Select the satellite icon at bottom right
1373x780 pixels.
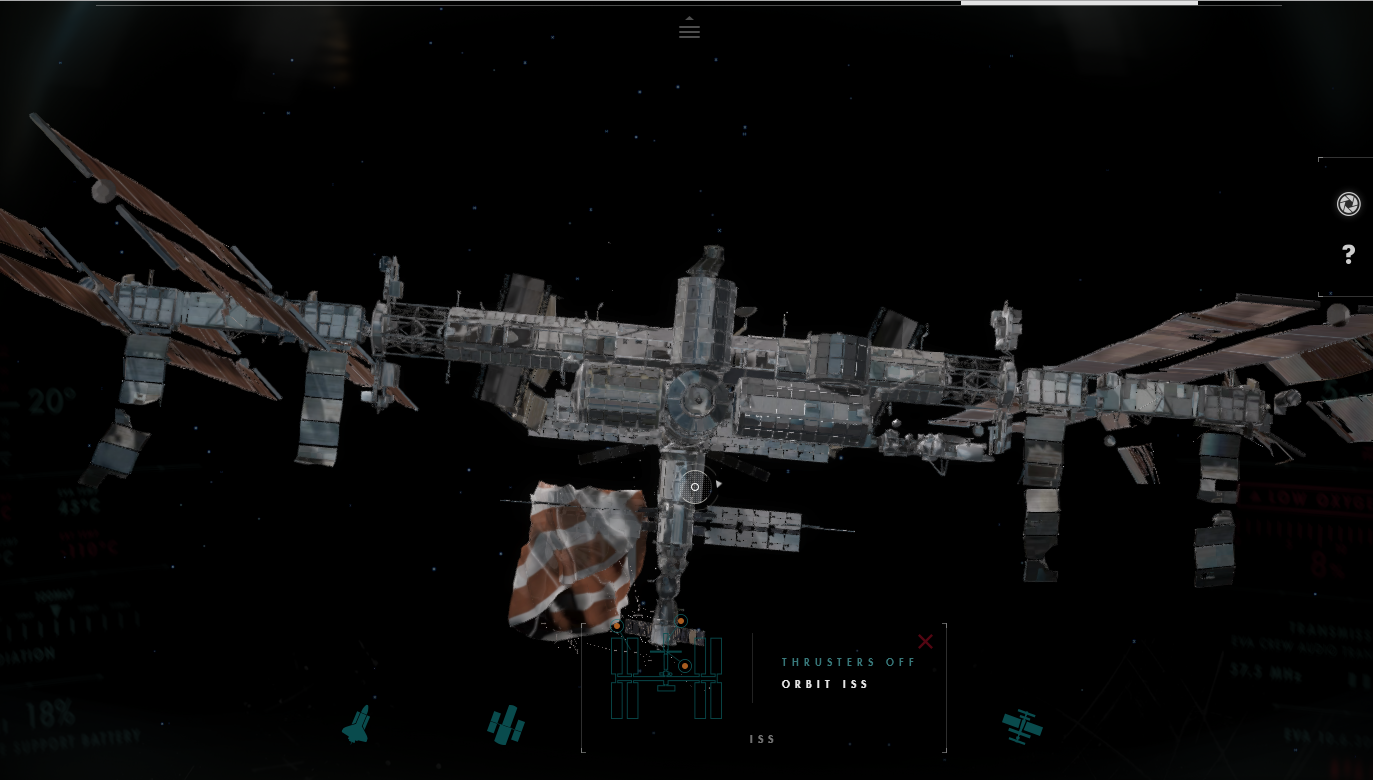(1022, 725)
